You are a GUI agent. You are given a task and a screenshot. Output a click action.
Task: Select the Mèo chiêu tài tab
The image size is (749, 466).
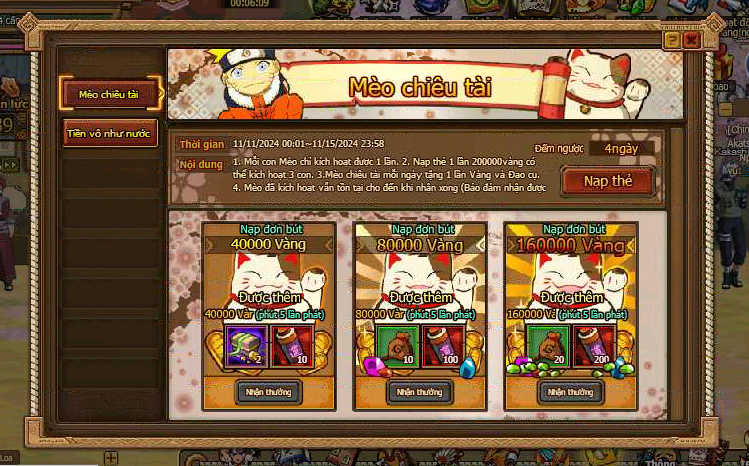coord(111,93)
